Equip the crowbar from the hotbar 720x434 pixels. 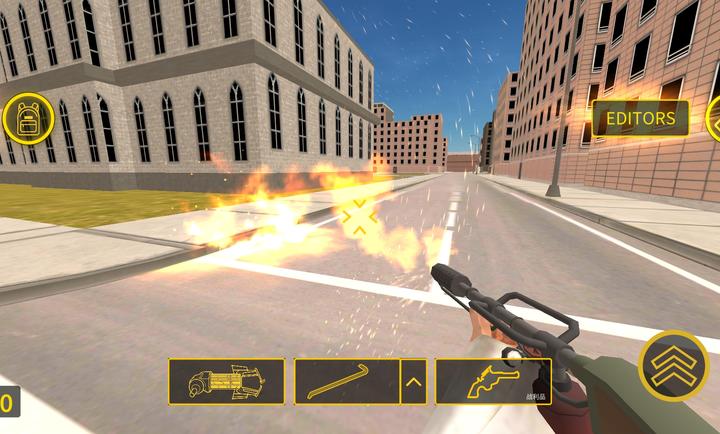(x=346, y=381)
